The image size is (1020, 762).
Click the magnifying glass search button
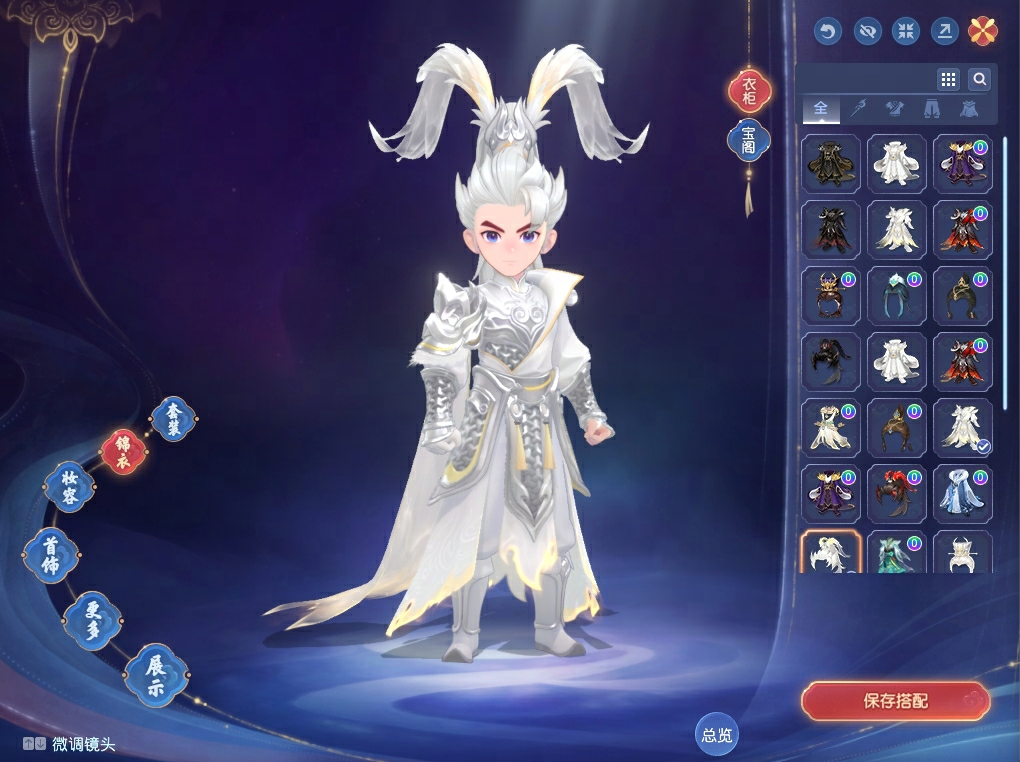(979, 79)
